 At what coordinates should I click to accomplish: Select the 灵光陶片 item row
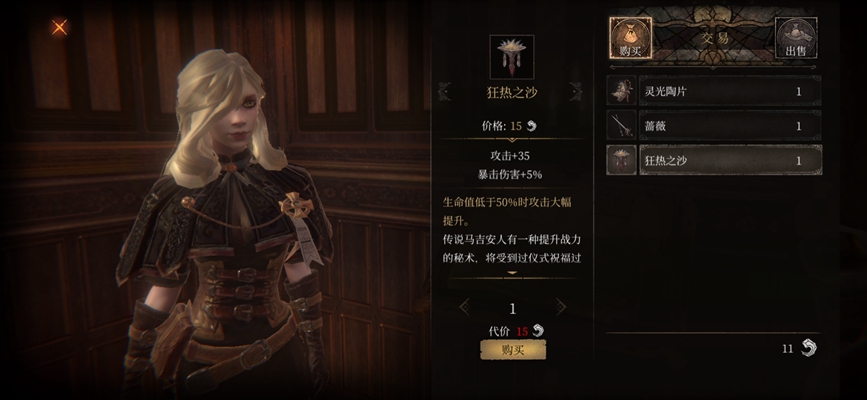(x=714, y=92)
